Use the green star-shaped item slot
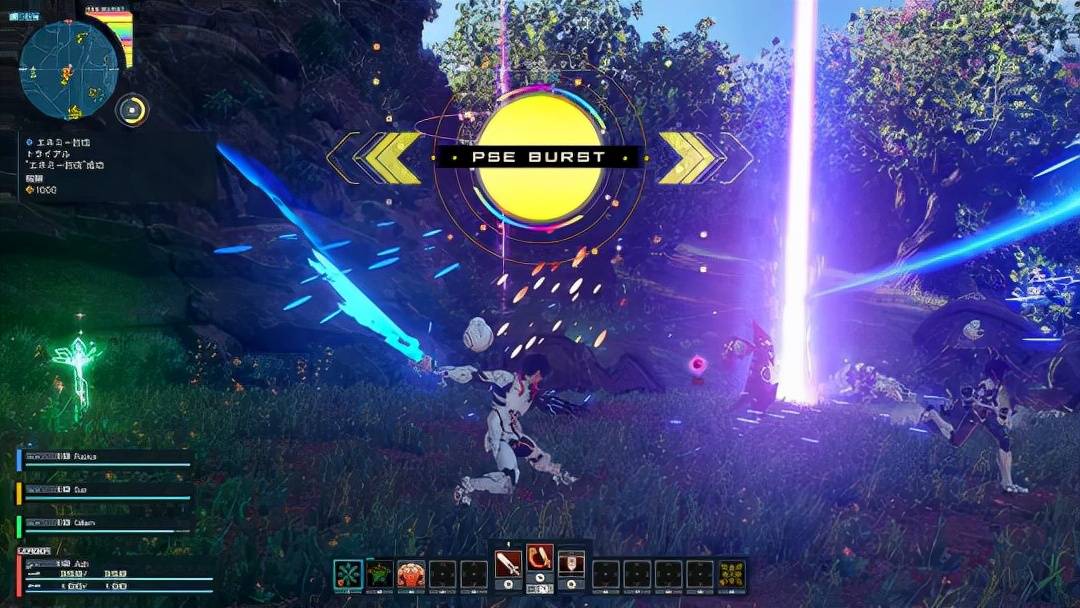 coord(380,574)
